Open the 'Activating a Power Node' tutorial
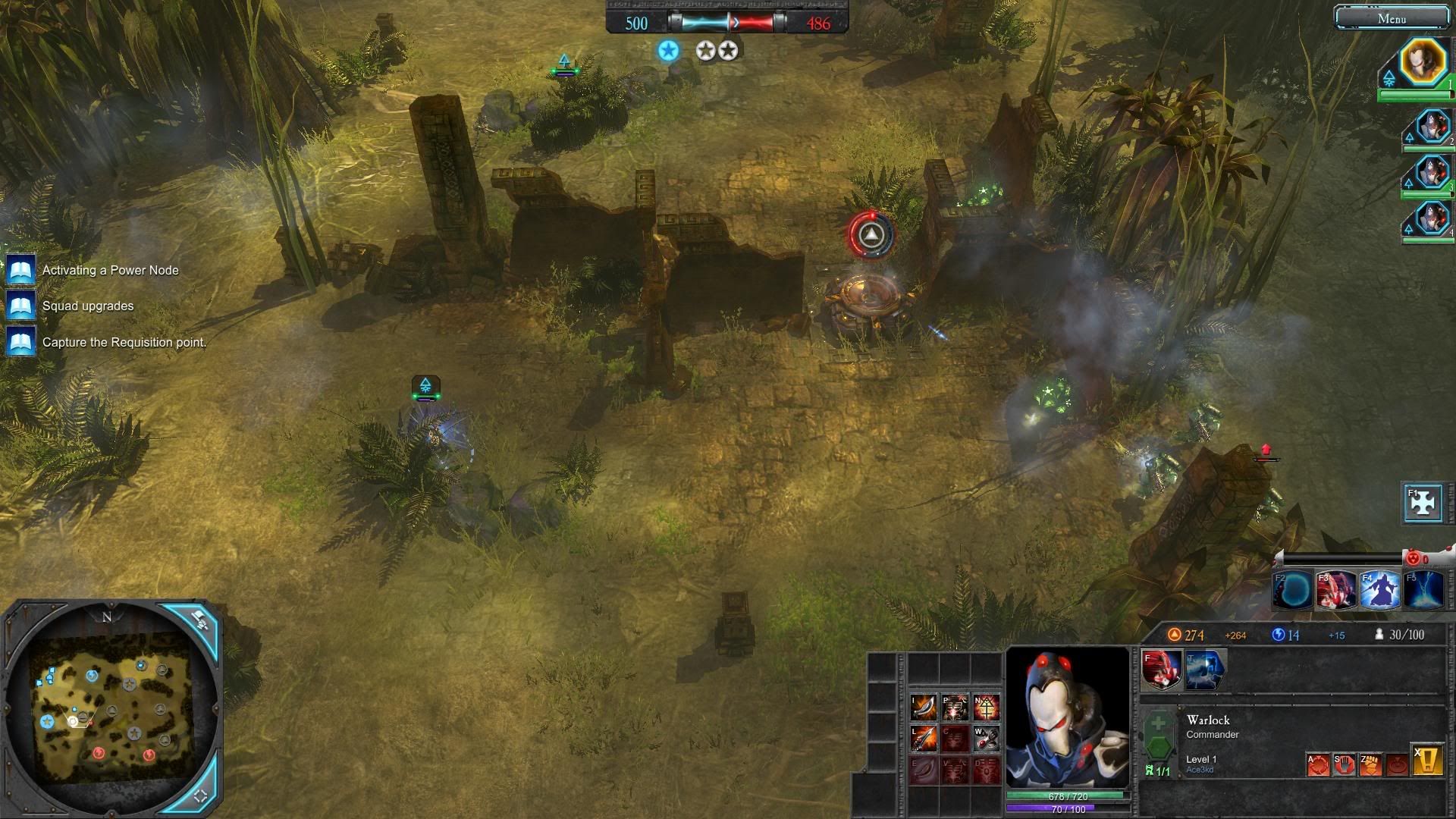The height and width of the screenshot is (819, 1456). [x=110, y=271]
